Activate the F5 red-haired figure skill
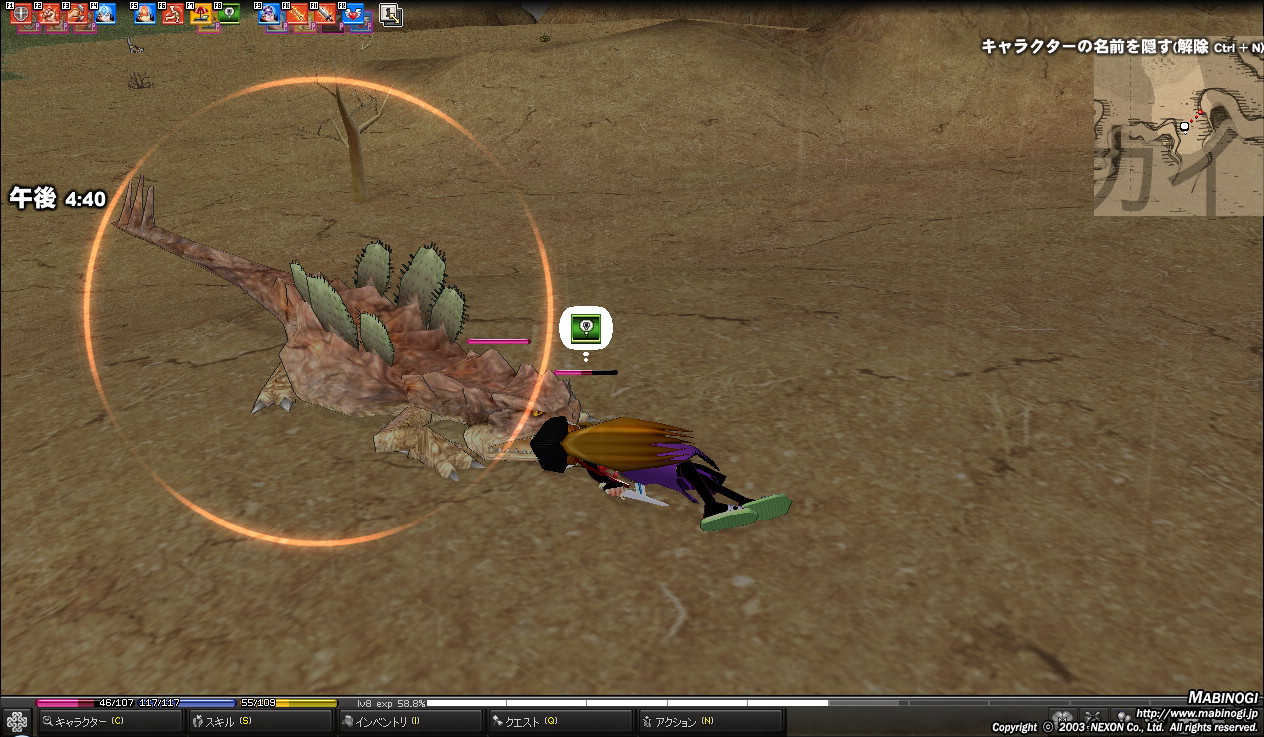This screenshot has width=1264, height=737. pos(145,15)
